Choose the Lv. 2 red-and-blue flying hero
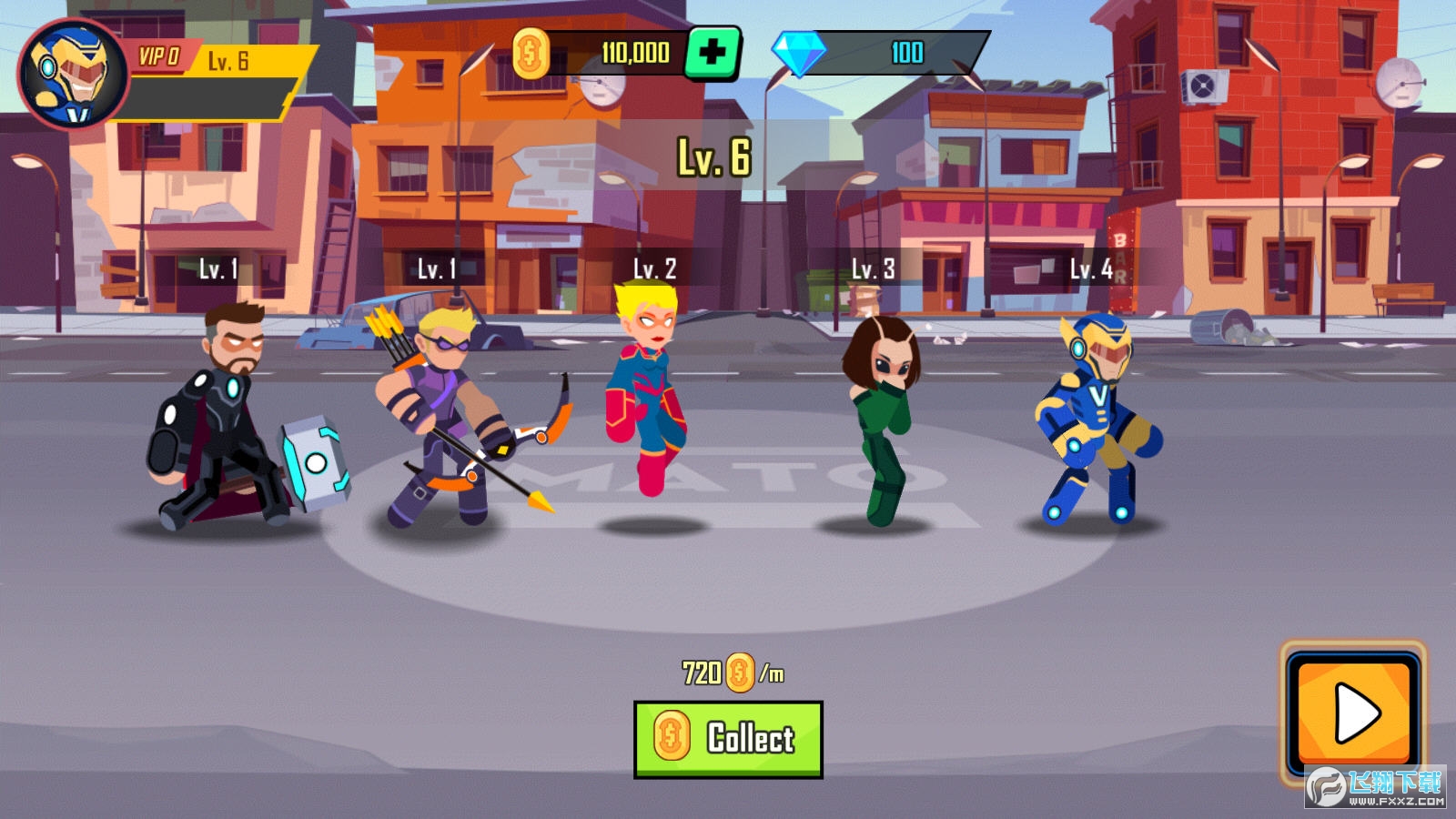Screen dimensions: 1456x819 (647, 391)
